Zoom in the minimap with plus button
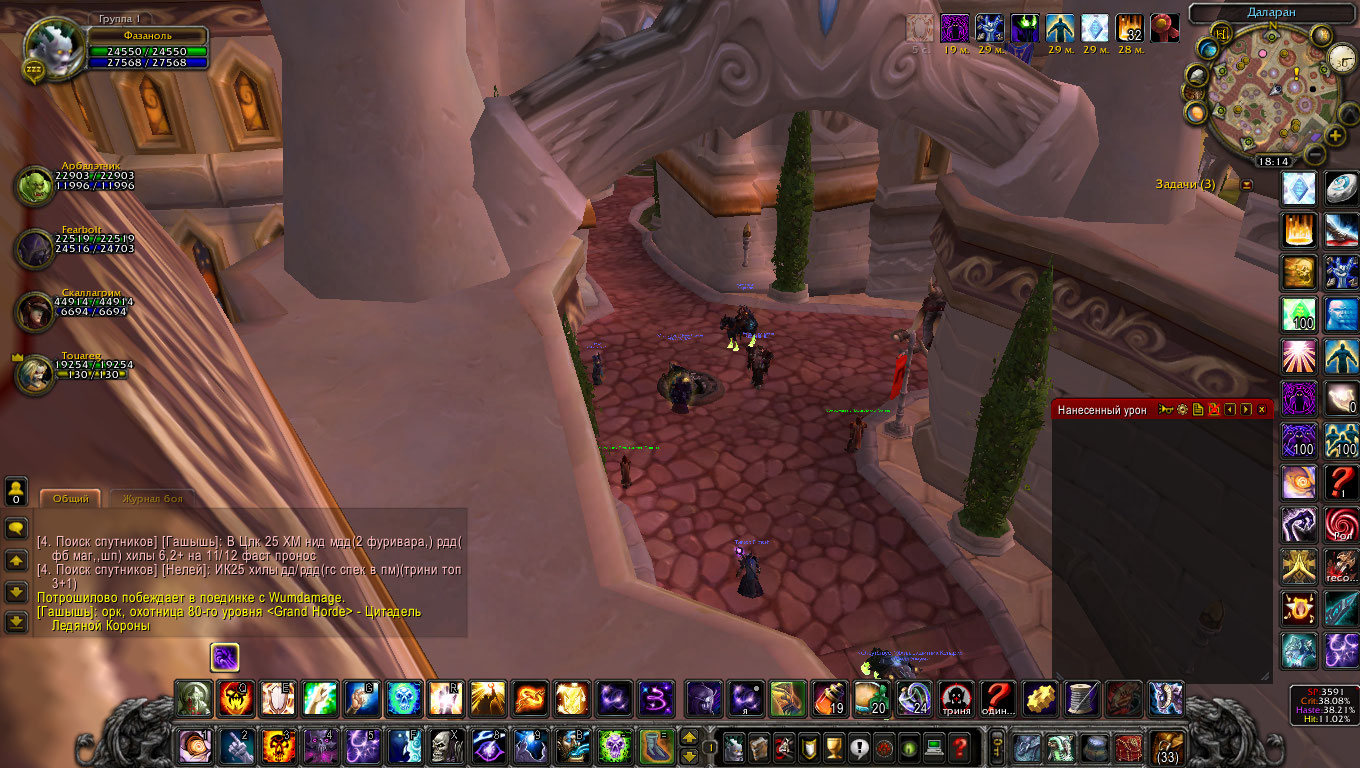Image resolution: width=1360 pixels, height=768 pixels. 1335,136
